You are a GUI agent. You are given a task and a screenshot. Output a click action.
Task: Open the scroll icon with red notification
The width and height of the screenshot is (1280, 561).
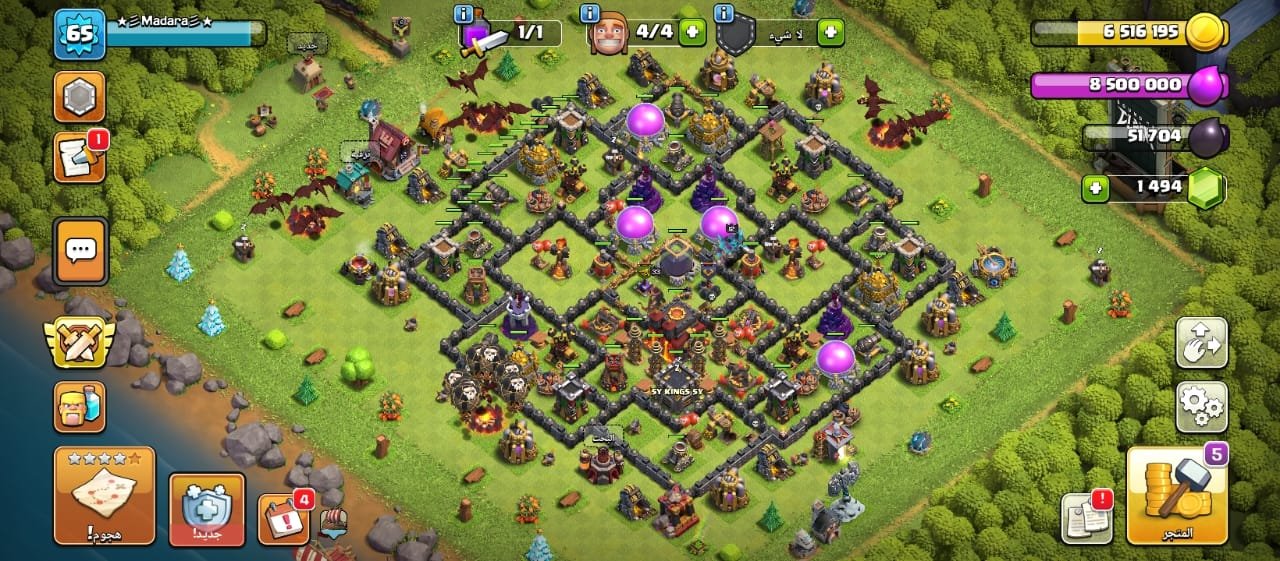79,158
